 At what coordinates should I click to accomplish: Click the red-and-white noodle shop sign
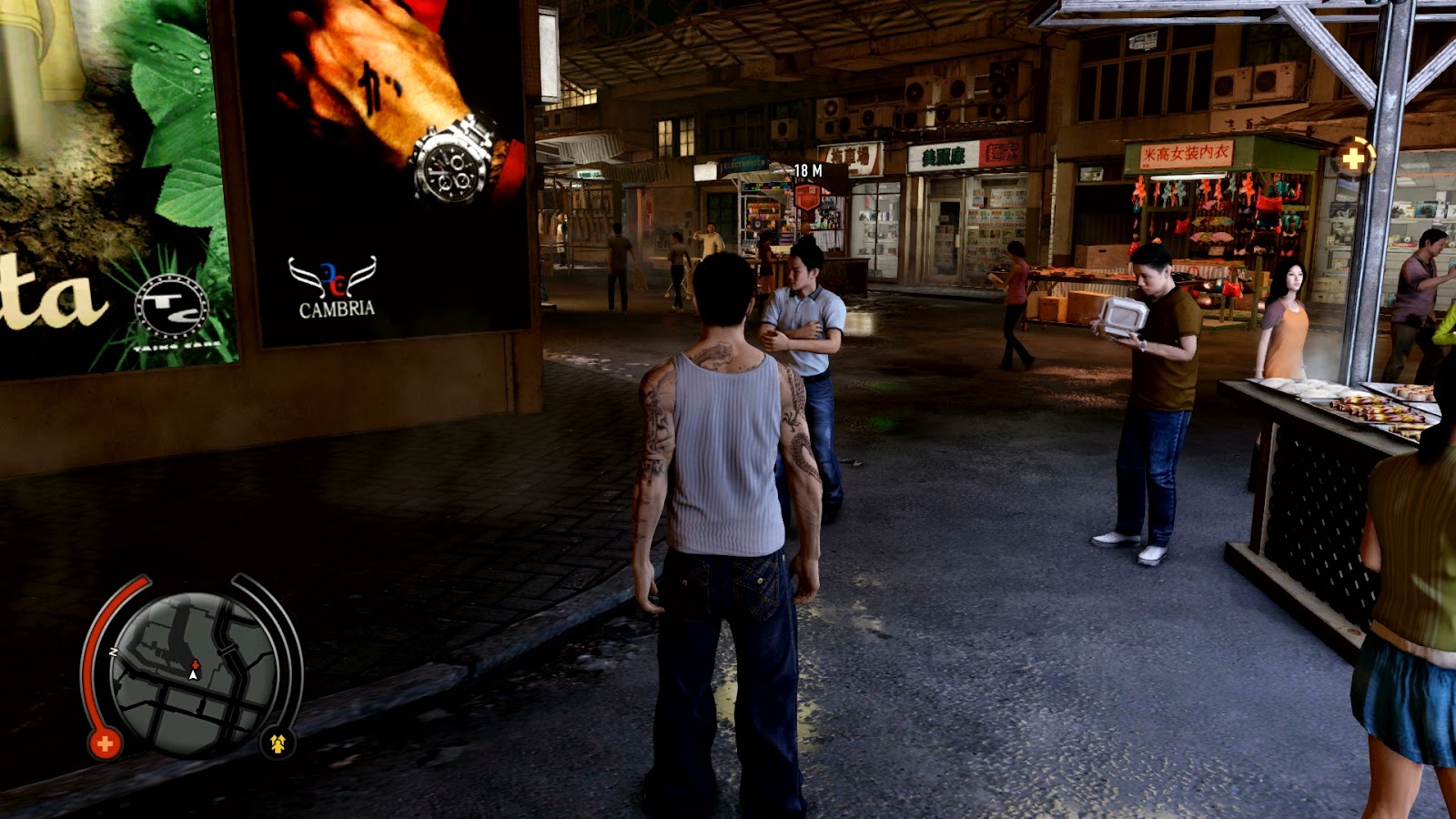1003,153
